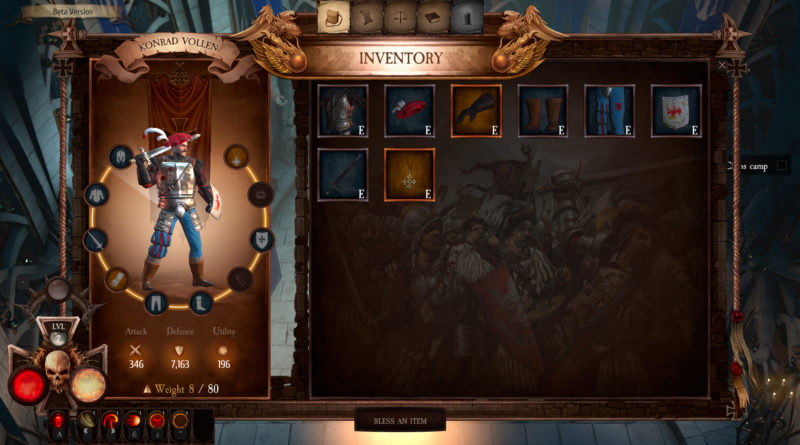Click the Bless an Item button
Screen dimensions: 800x445
point(400,421)
